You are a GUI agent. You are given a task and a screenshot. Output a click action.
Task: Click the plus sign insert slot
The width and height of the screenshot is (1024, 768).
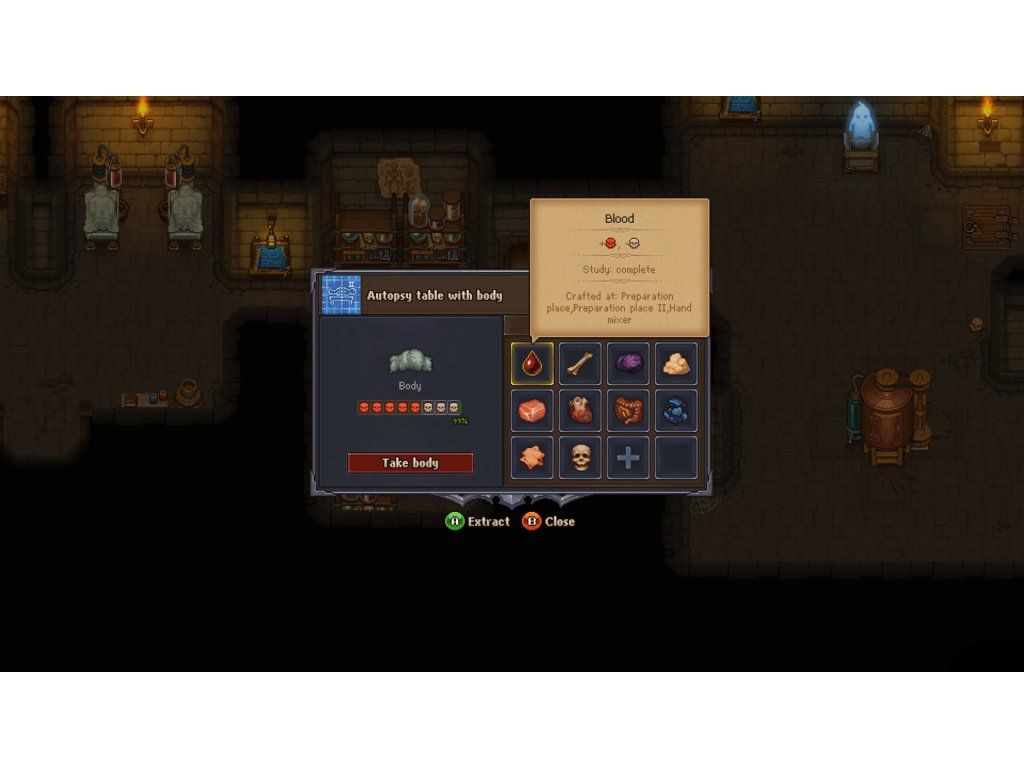pos(628,458)
